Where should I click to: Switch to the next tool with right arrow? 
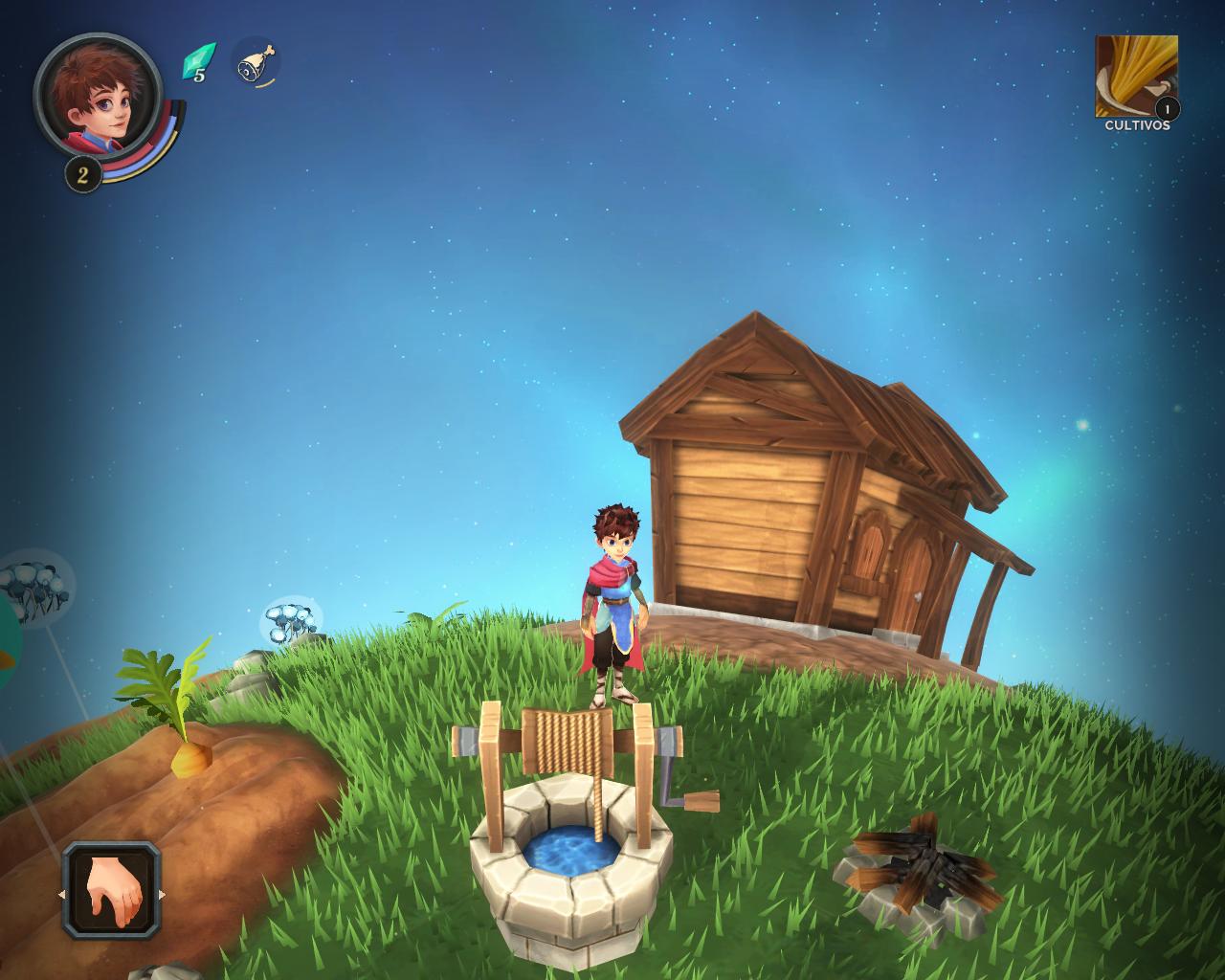162,895
